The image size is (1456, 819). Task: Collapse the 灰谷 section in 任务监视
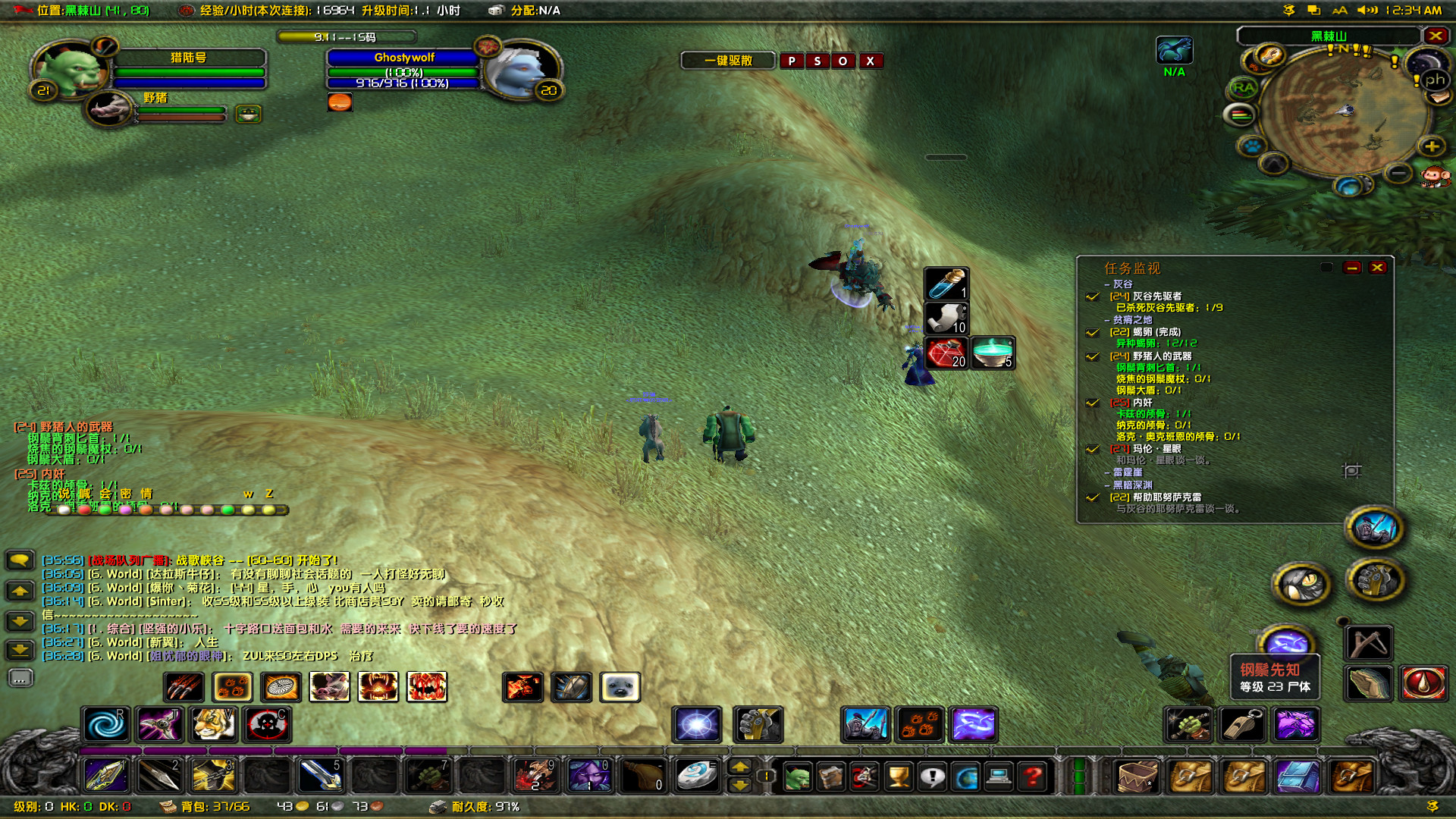coord(1107,284)
